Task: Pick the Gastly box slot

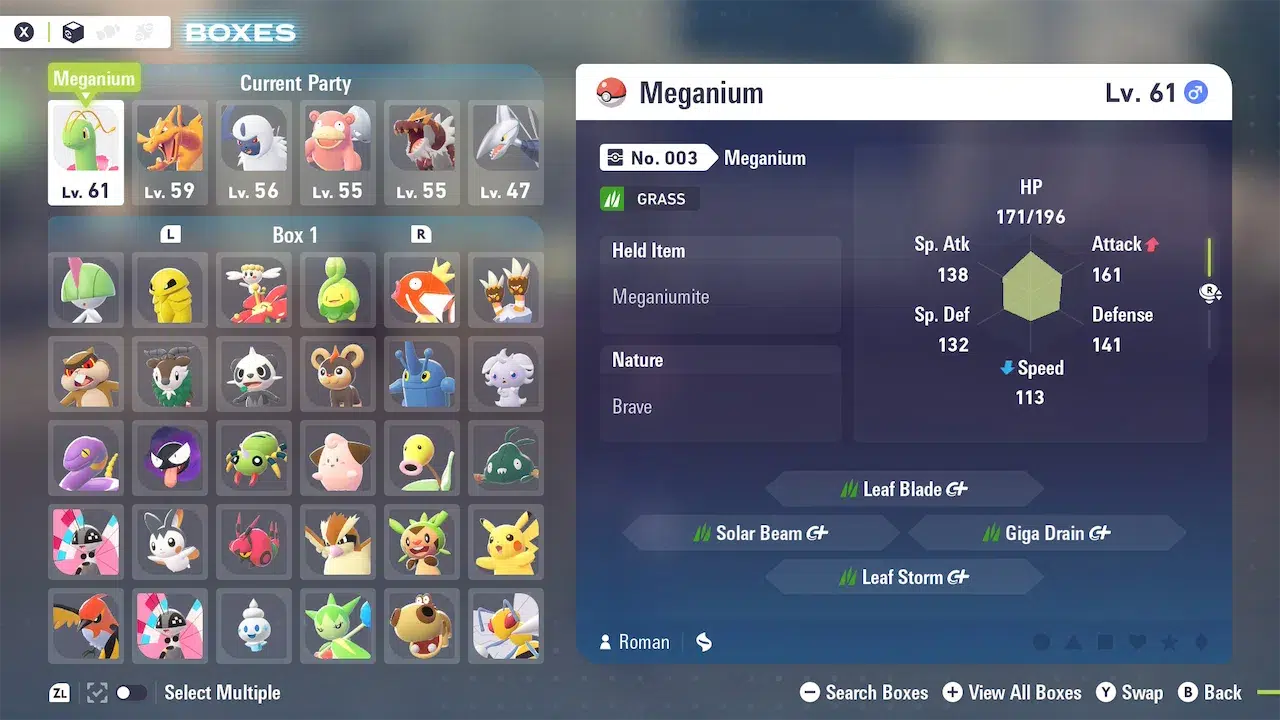Action: [170, 458]
